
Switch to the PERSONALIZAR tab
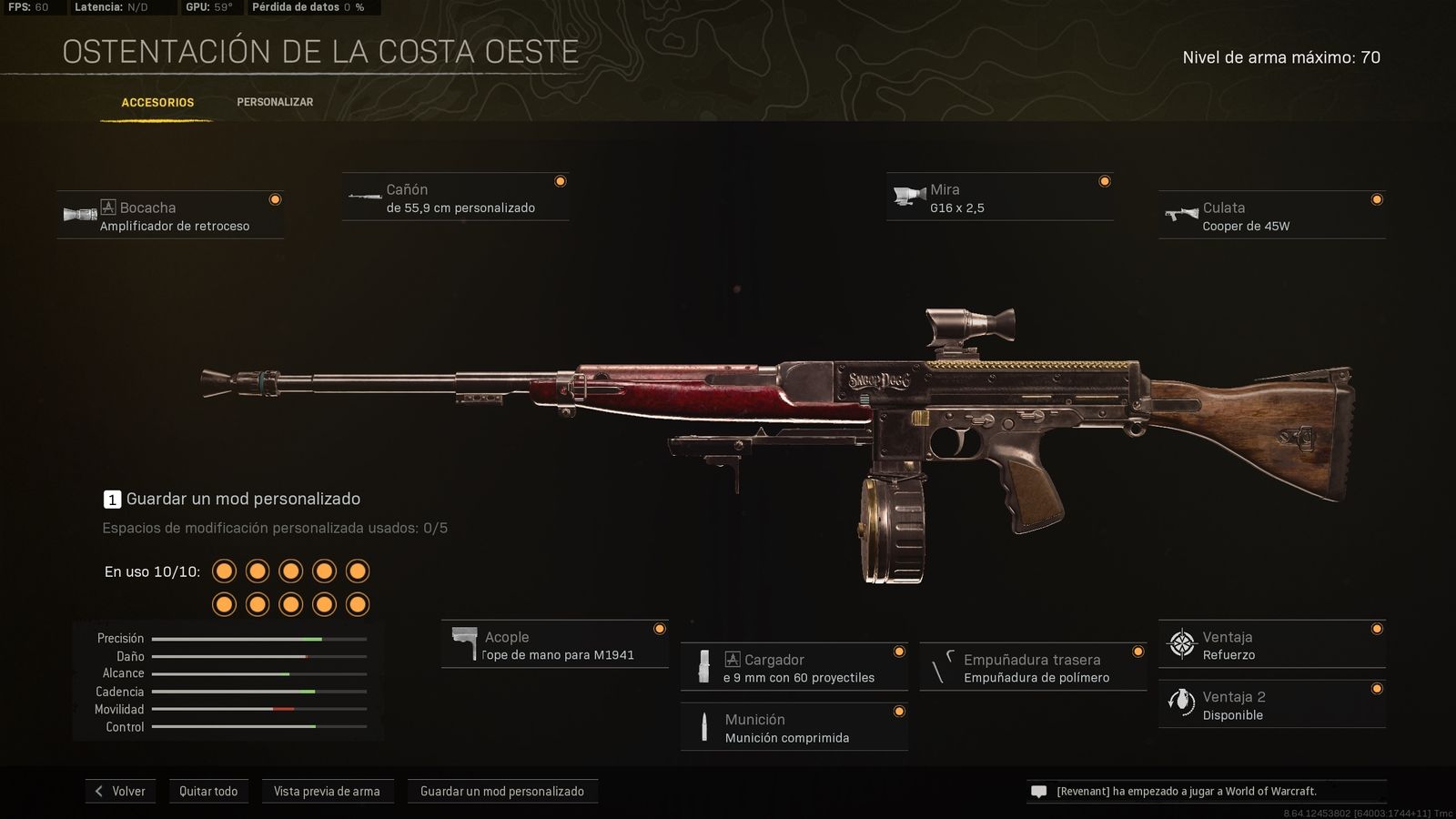(274, 102)
